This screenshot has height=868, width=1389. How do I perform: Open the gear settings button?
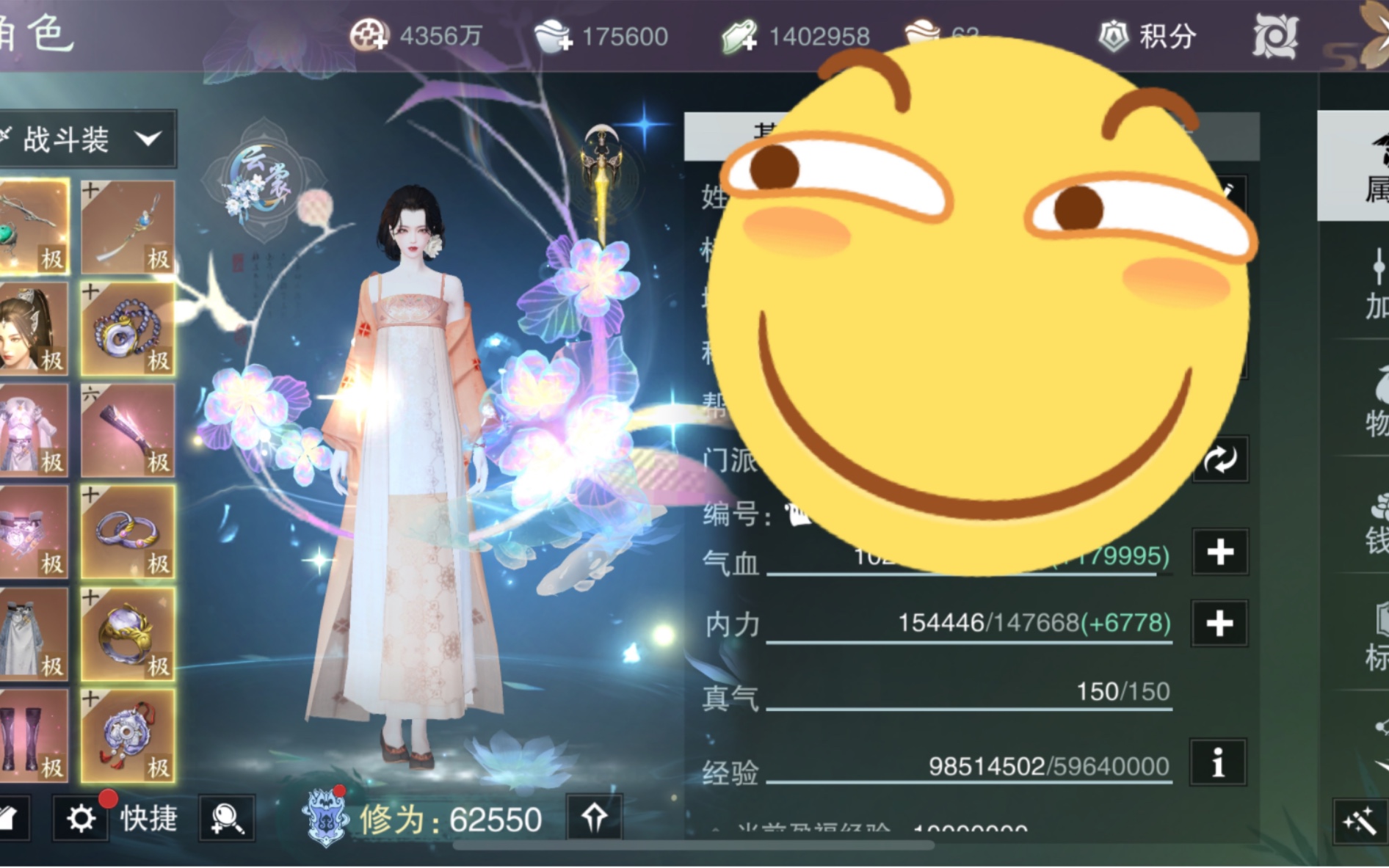(x=80, y=818)
